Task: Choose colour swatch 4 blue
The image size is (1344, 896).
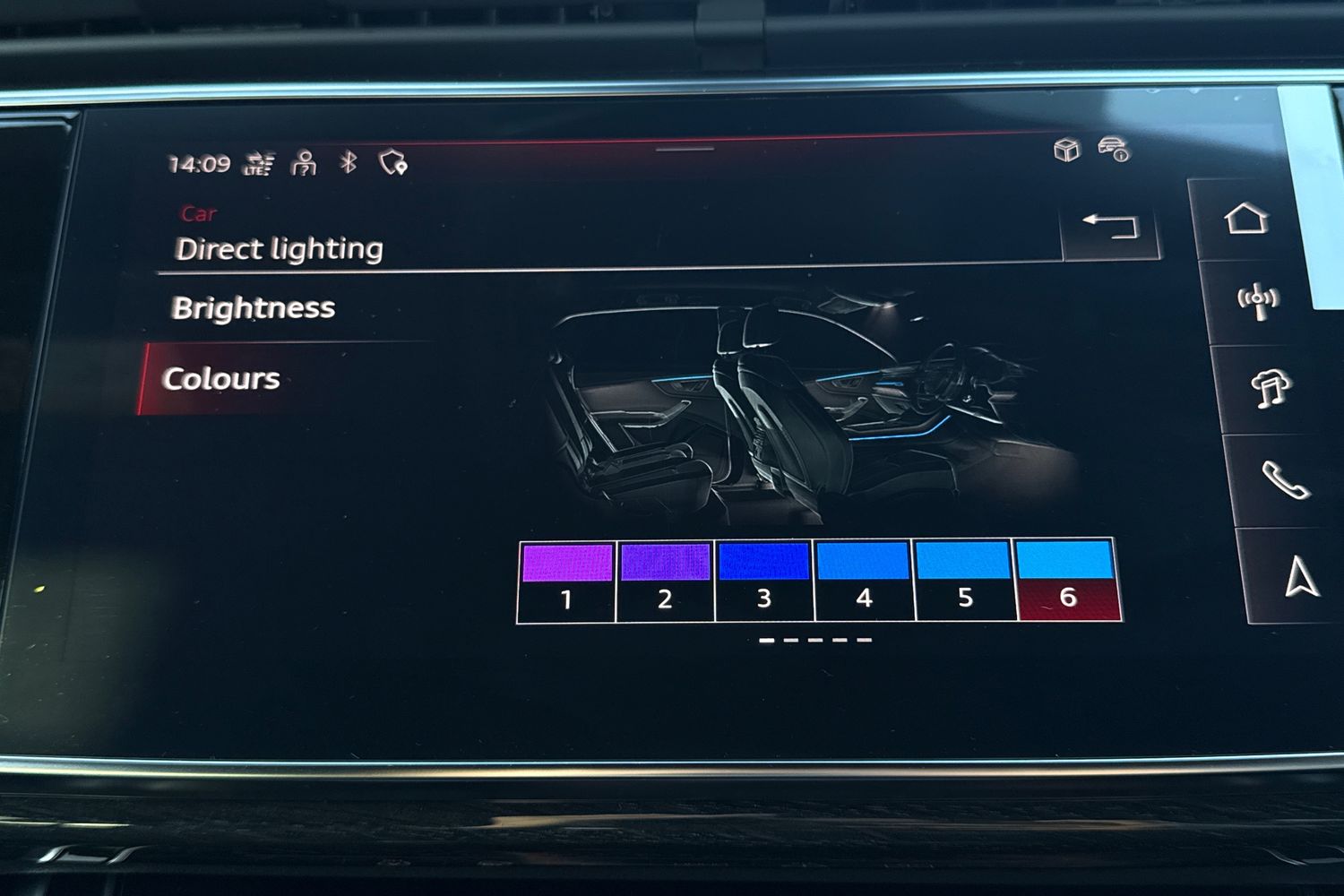Action: click(864, 581)
